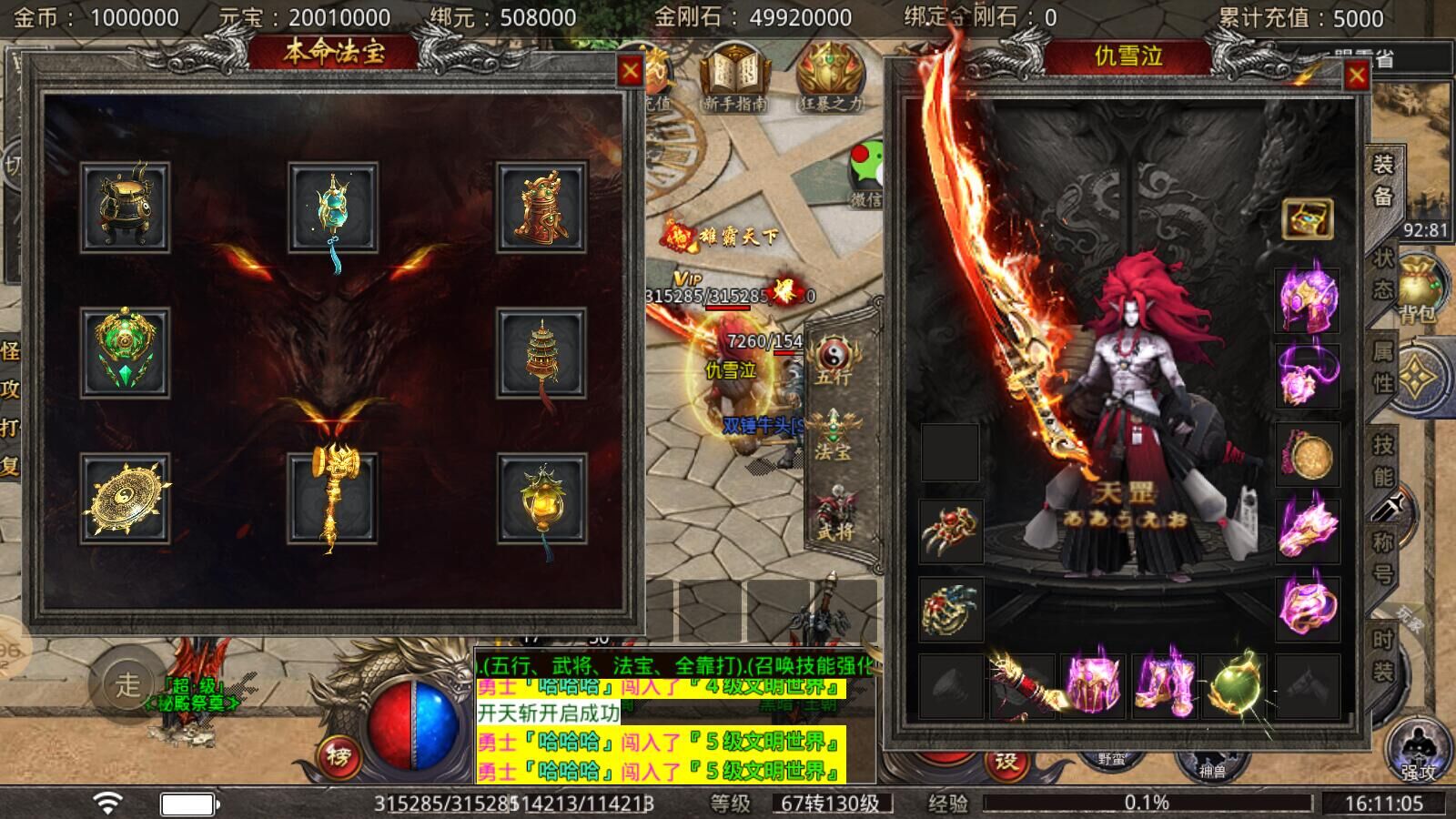1456x819 pixels.
Task: Choose the golden pagoda tower treasure
Action: 541,353
